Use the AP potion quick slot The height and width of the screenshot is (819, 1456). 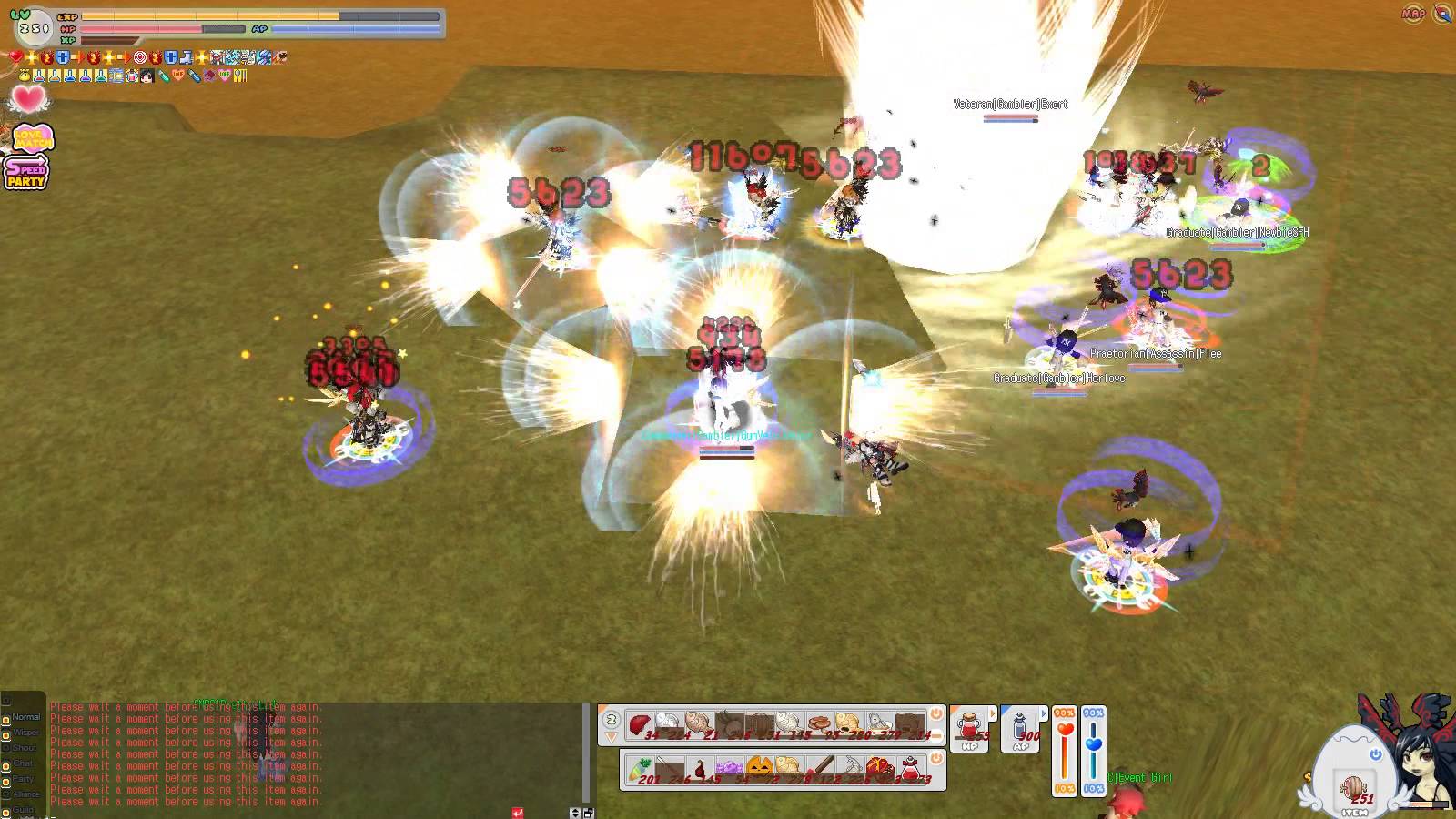tap(1020, 728)
